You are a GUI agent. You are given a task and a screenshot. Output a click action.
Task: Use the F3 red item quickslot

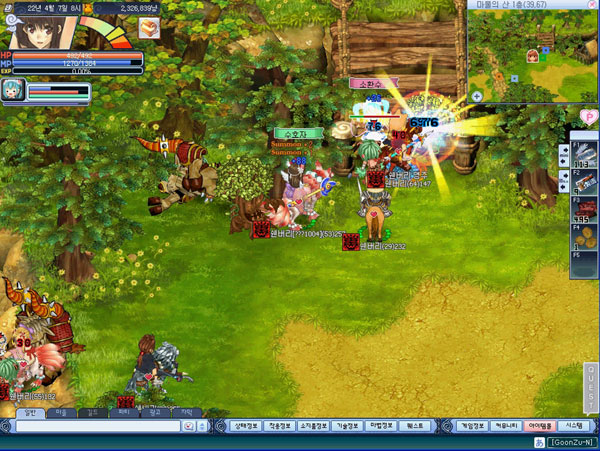click(x=583, y=212)
